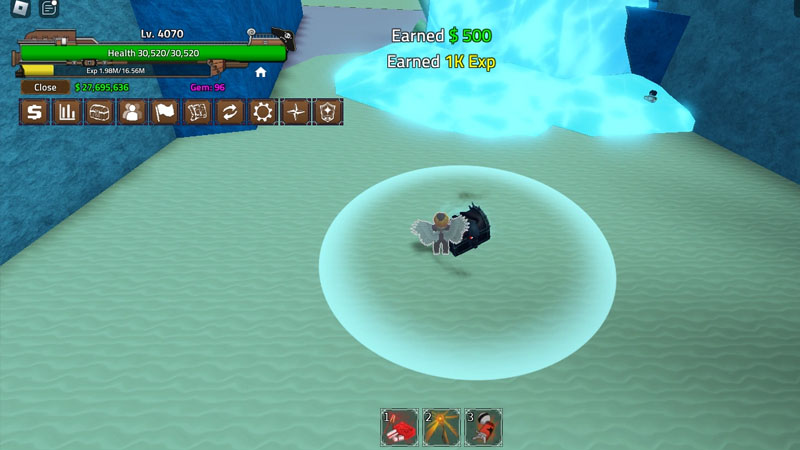Image resolution: width=800 pixels, height=450 pixels.
Task: Click the white home icon
Action: click(x=261, y=72)
